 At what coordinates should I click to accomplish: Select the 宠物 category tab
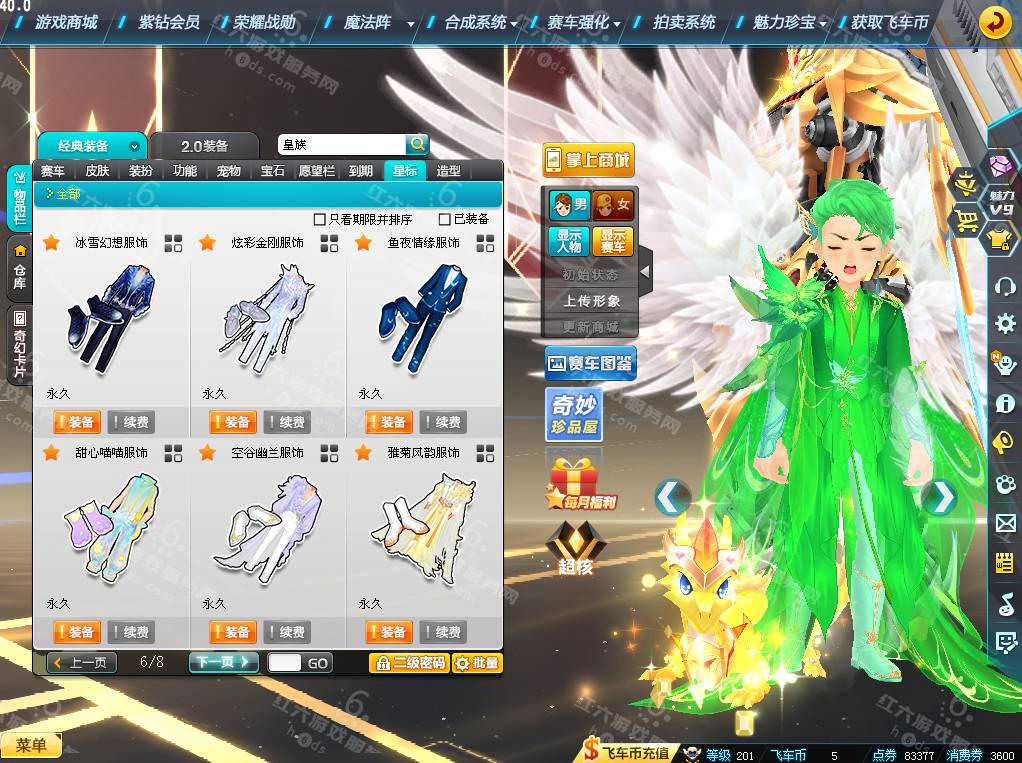point(229,171)
